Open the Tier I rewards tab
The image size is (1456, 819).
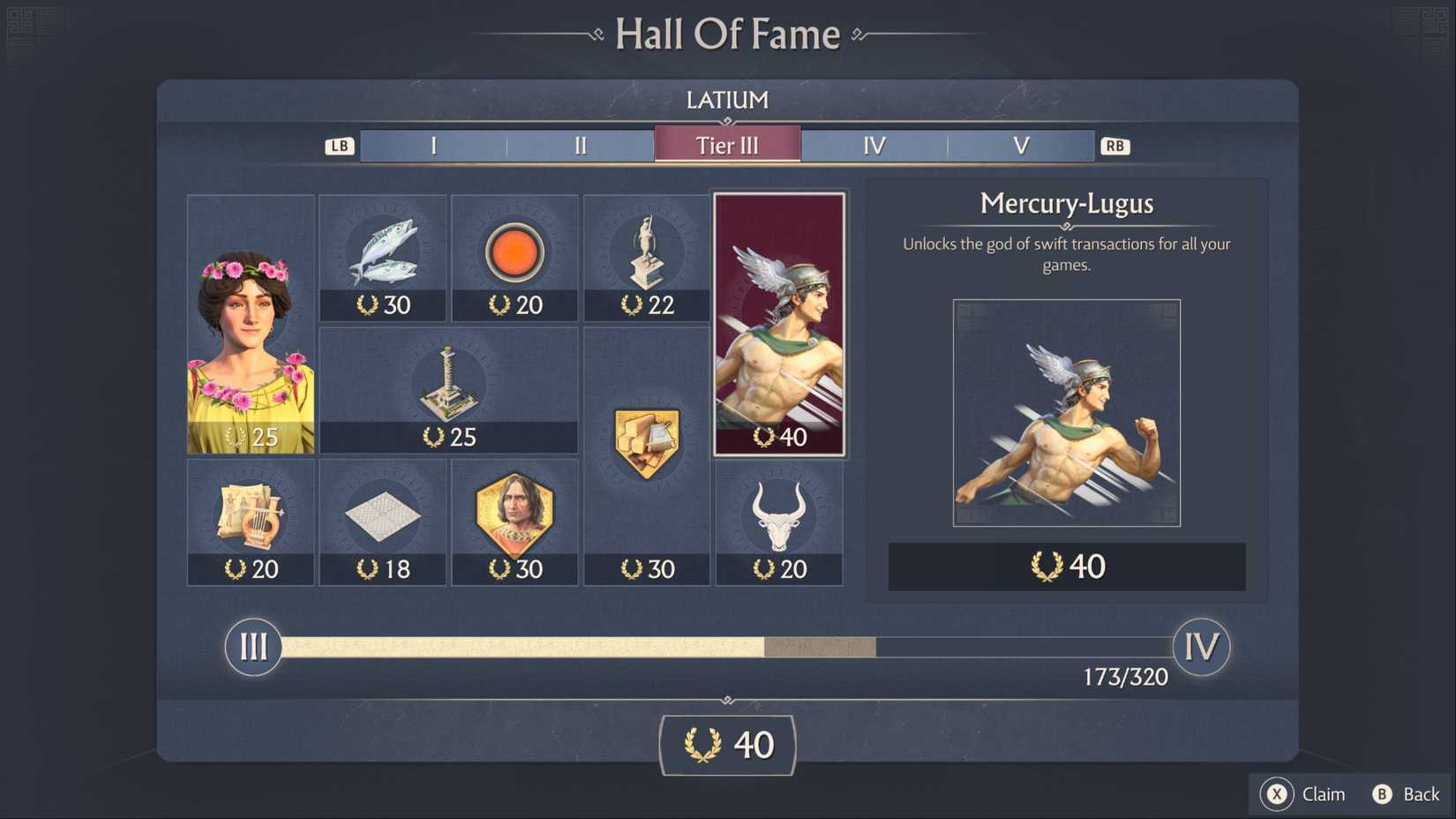[x=432, y=145]
